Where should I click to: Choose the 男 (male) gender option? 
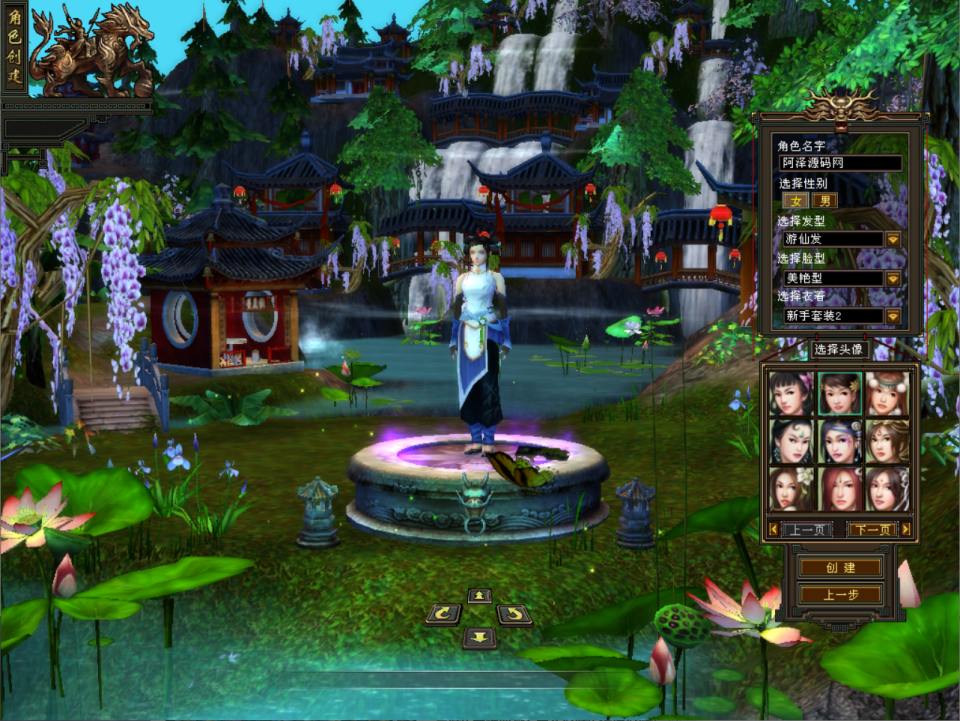click(825, 200)
